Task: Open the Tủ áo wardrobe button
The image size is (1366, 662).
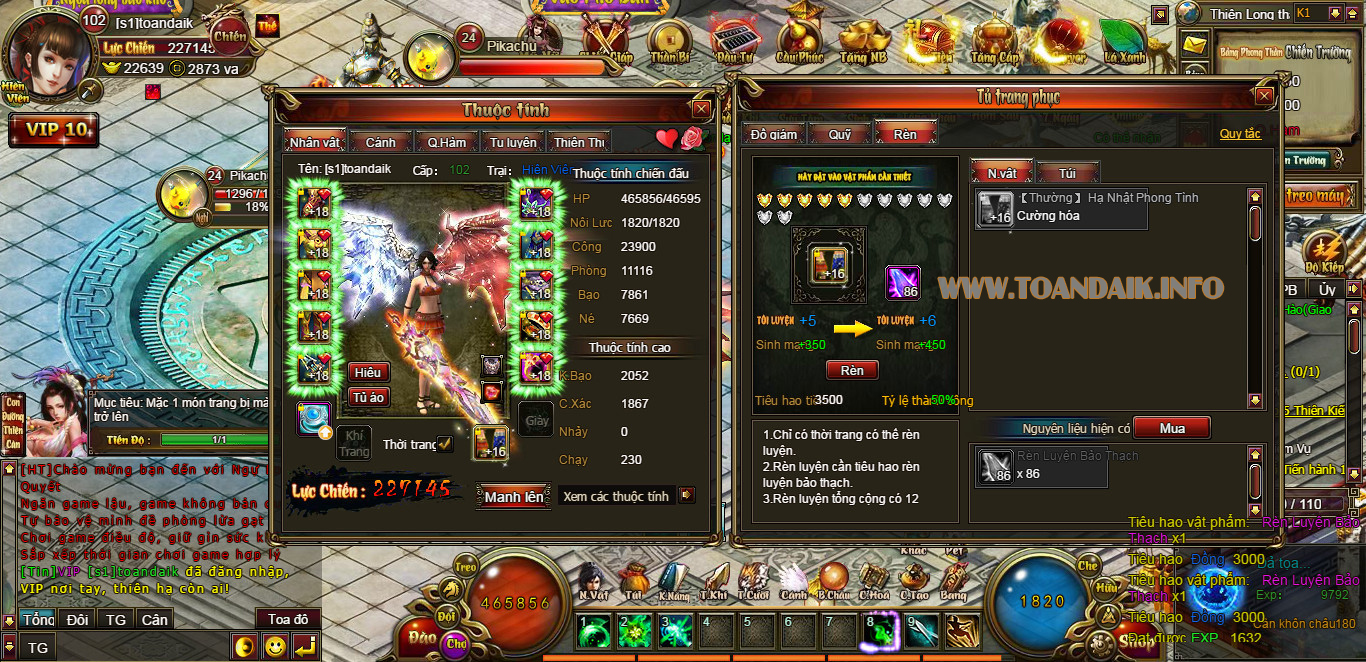Action: click(x=368, y=397)
